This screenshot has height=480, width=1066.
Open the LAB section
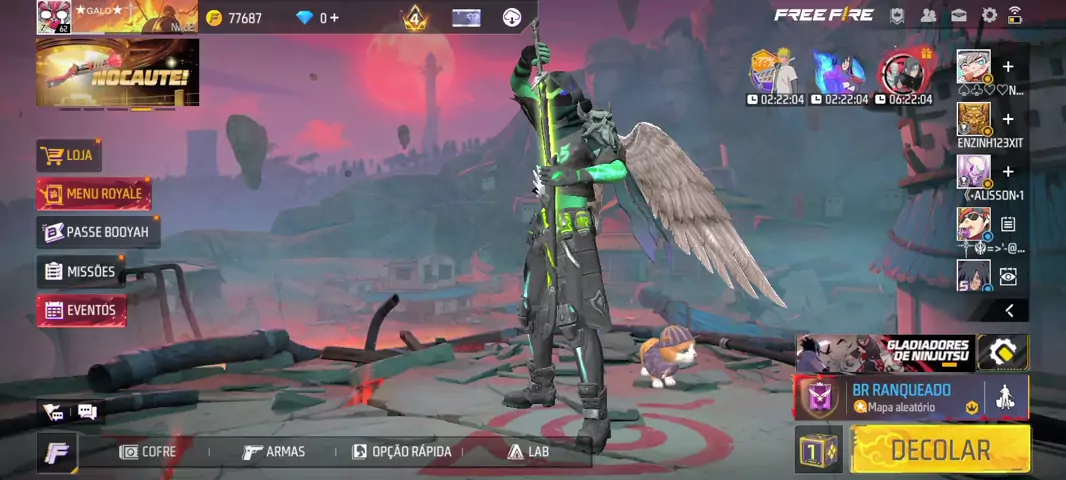coord(529,452)
